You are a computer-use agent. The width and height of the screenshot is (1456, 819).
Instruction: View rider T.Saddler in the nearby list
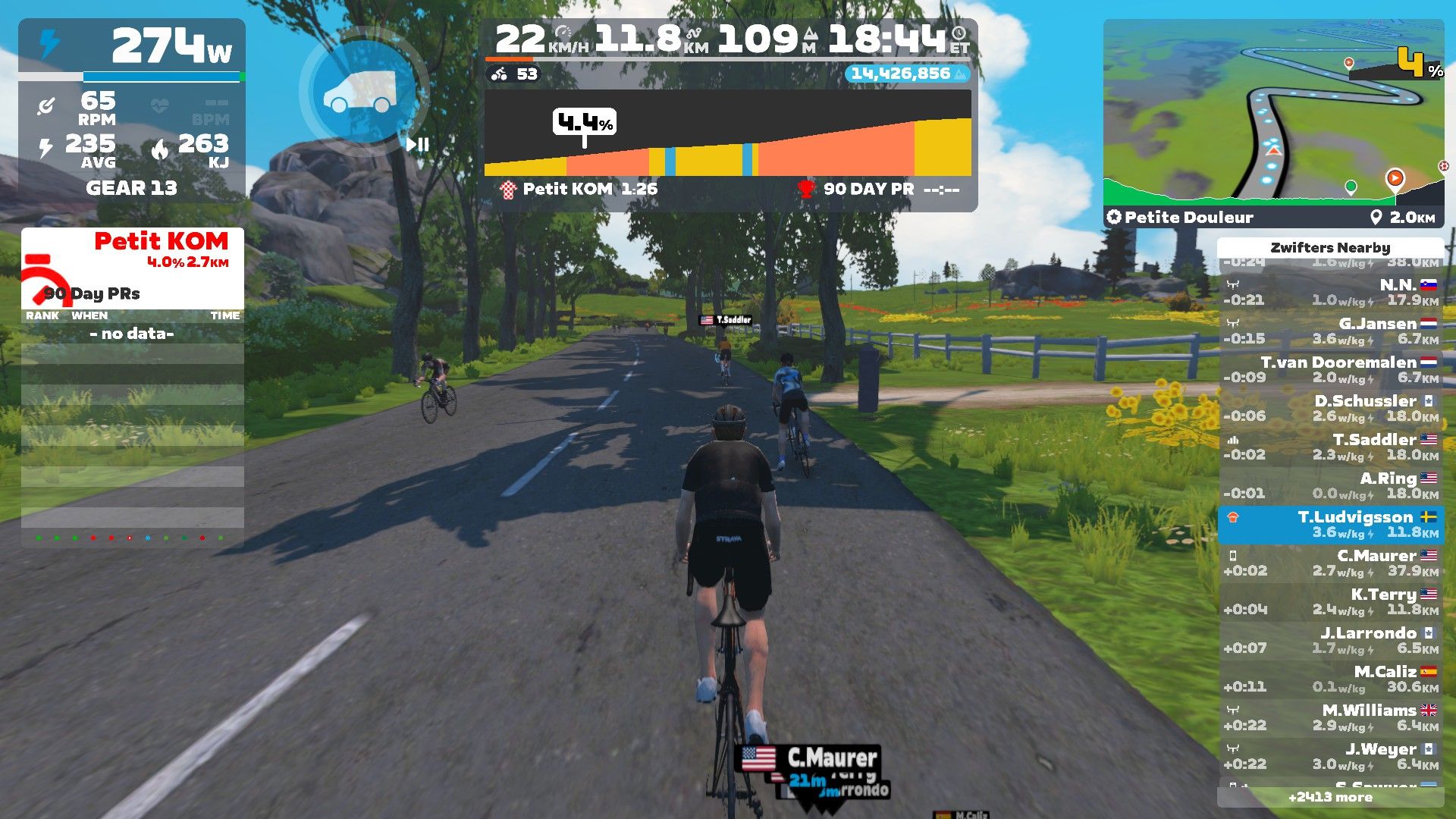point(1331,447)
